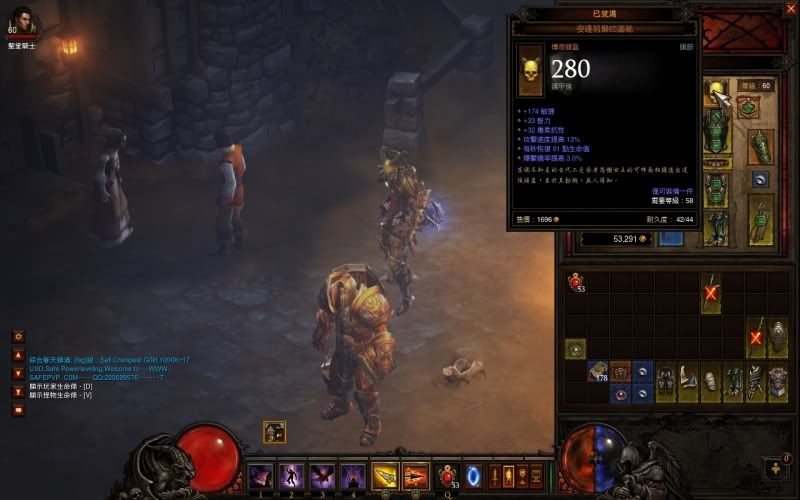The width and height of the screenshot is (800, 500).
Task: Select the stacked item showing 178
Action: [599, 371]
